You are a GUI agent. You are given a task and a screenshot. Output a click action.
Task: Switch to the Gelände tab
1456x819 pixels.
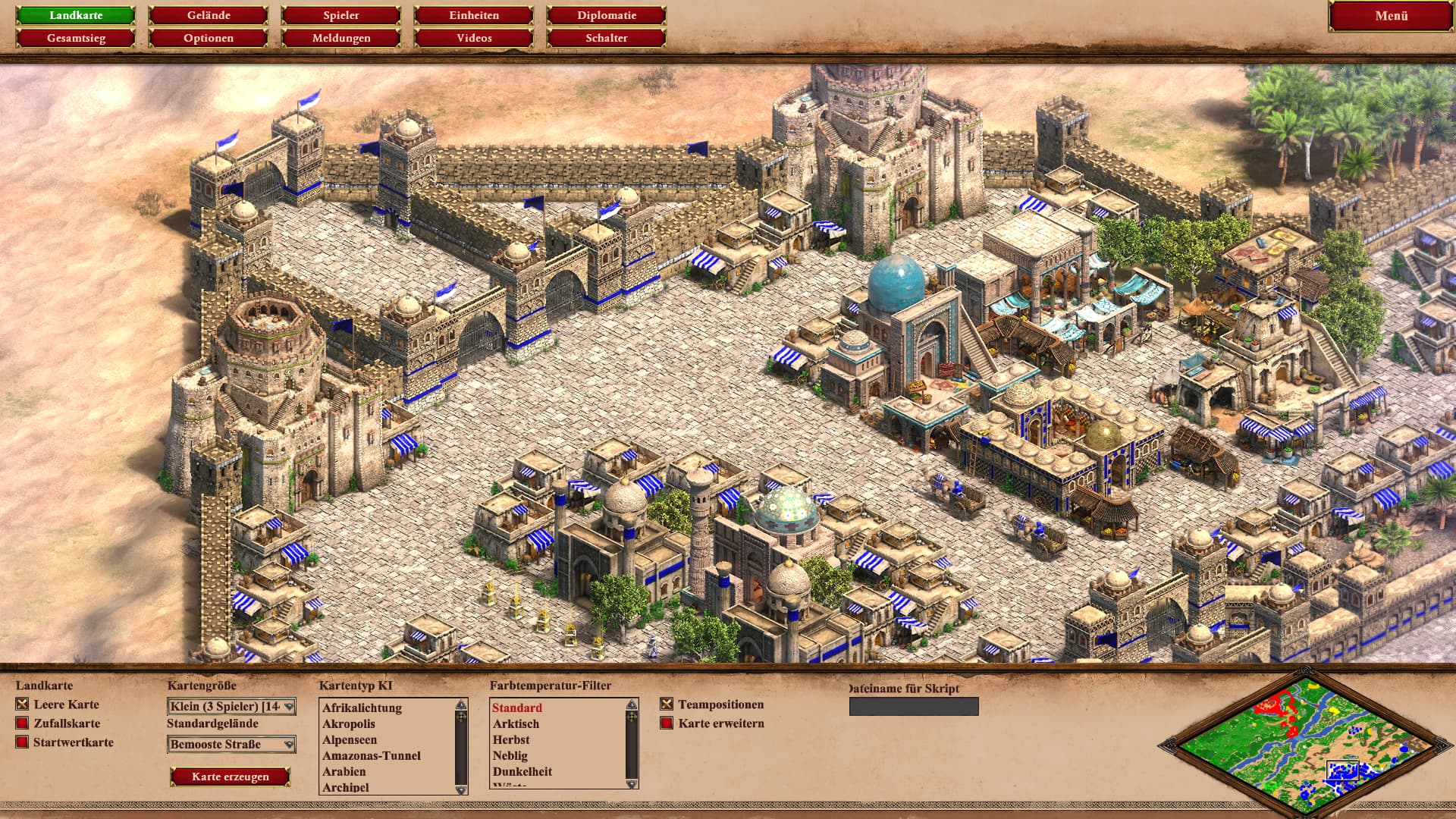[209, 15]
